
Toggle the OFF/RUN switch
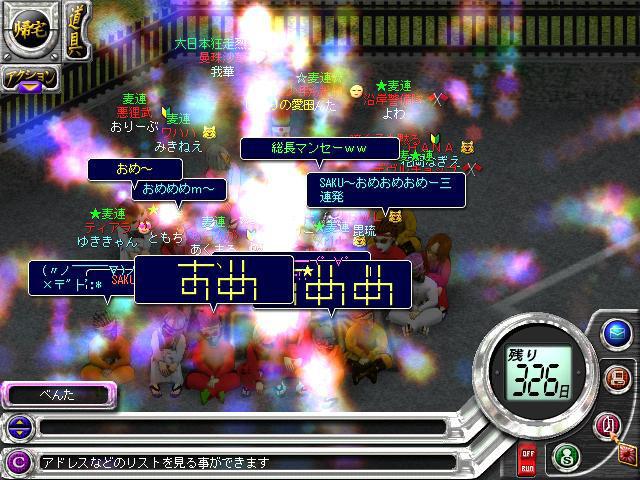(x=527, y=460)
